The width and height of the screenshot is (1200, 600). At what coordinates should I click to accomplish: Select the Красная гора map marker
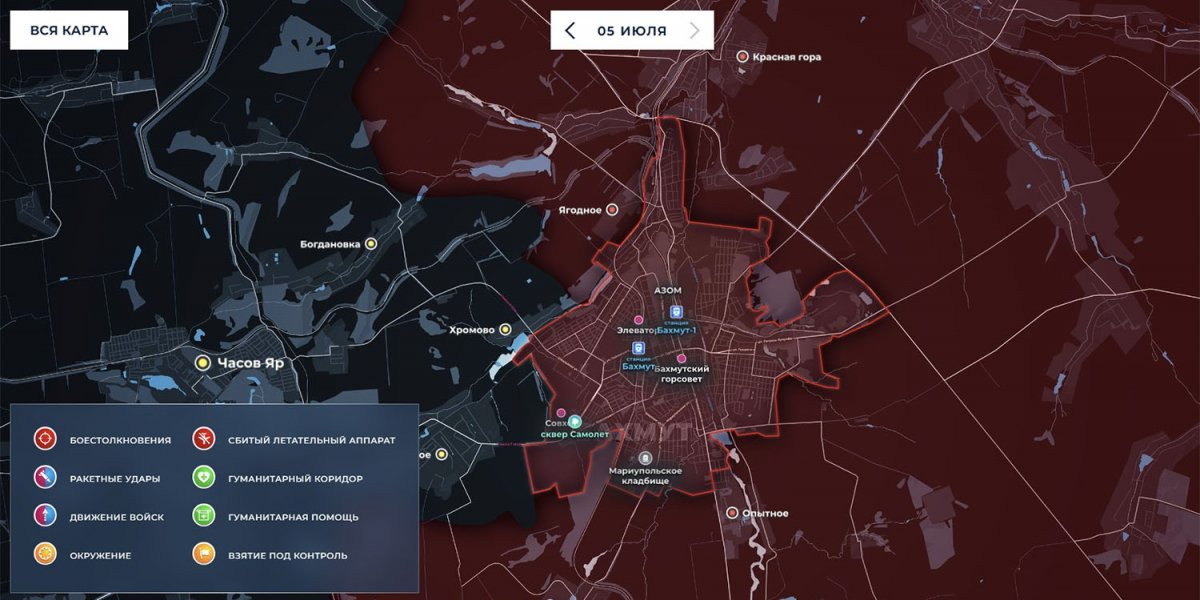tap(742, 57)
